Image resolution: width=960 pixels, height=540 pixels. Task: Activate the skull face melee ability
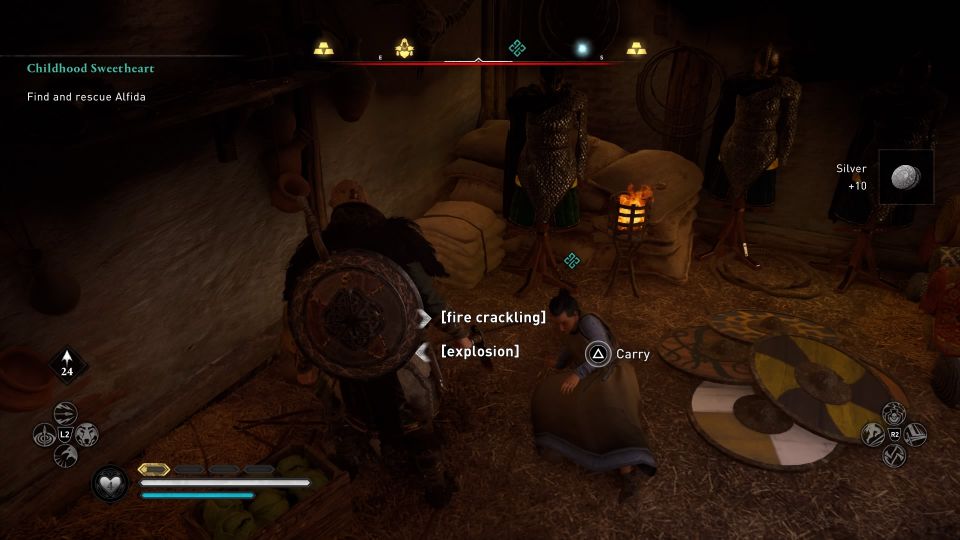coord(894,413)
